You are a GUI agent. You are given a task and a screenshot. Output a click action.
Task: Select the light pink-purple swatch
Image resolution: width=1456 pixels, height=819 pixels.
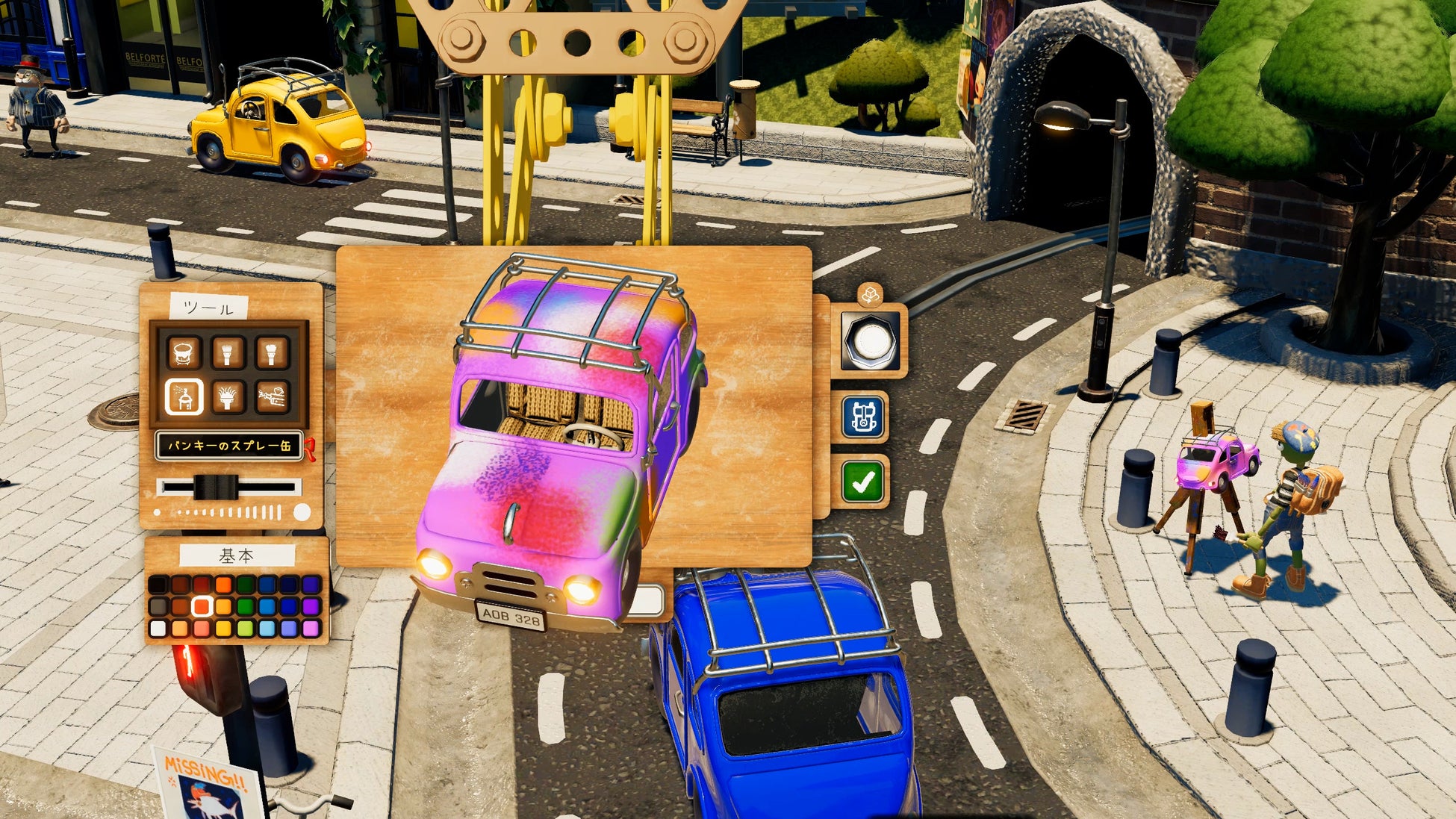pyautogui.click(x=311, y=629)
